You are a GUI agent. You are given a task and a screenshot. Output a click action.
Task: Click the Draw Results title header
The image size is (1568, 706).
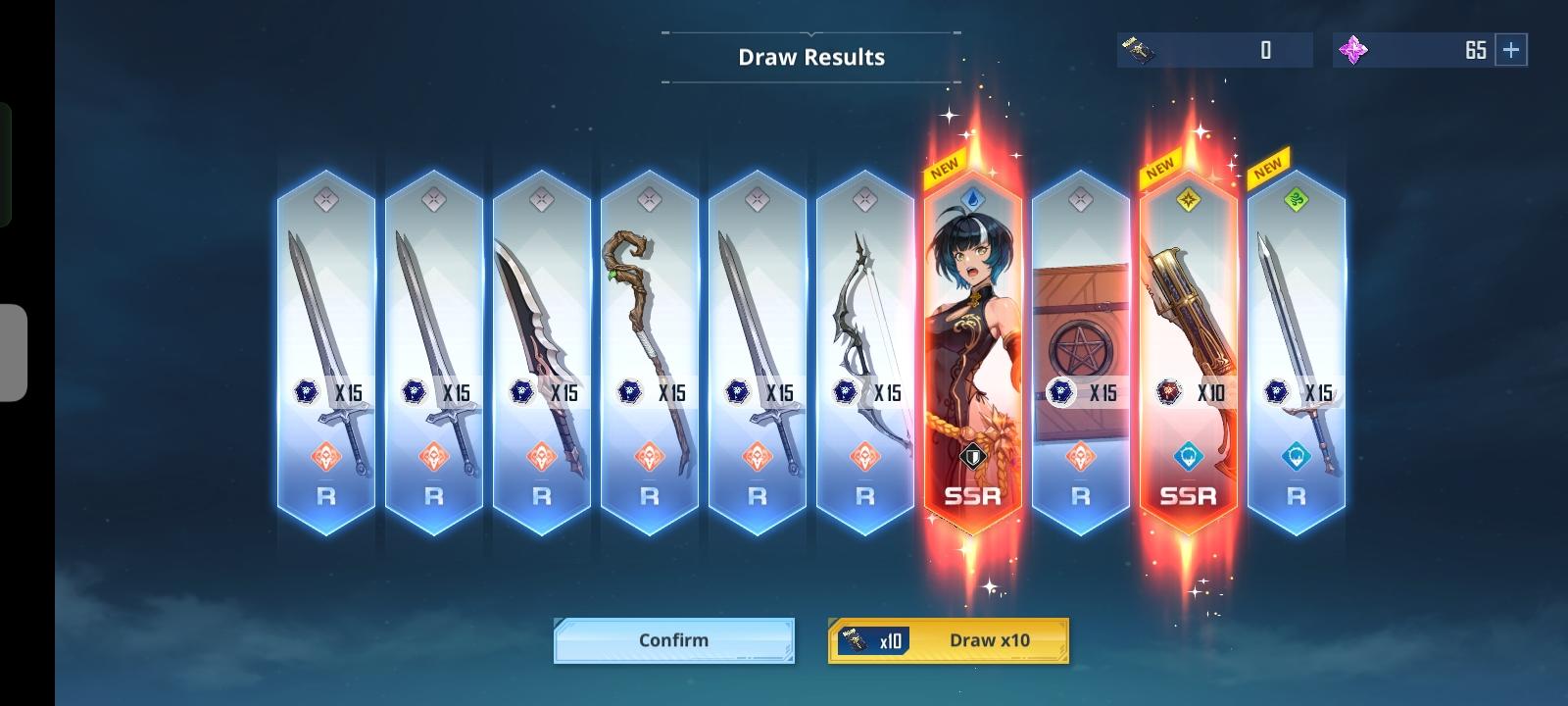point(810,56)
